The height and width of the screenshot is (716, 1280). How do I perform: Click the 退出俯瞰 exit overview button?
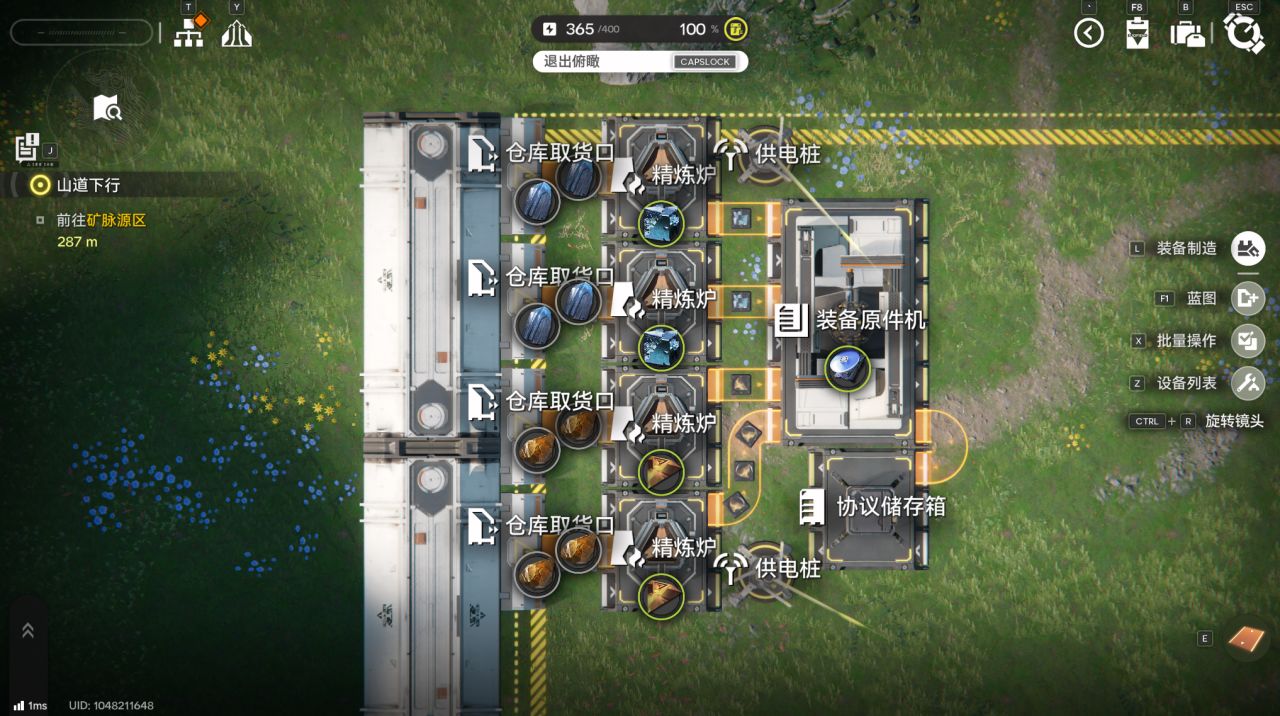pyautogui.click(x=640, y=62)
